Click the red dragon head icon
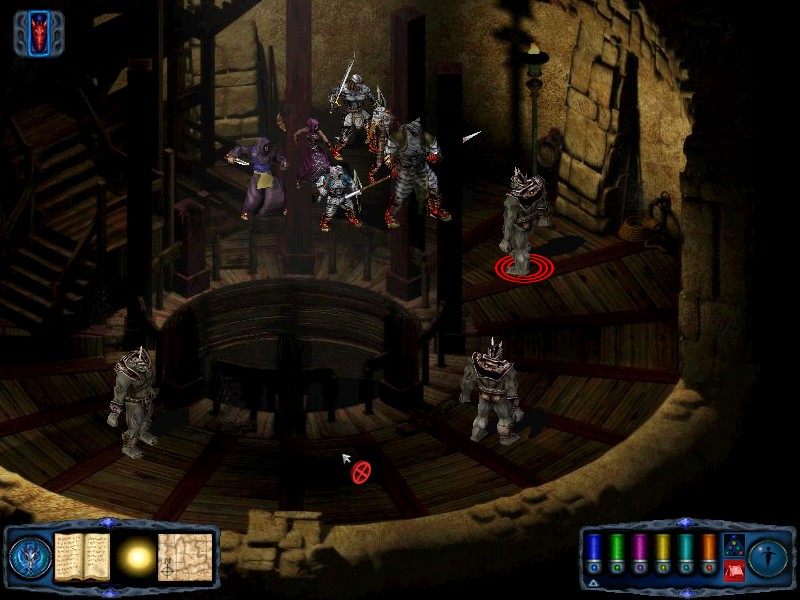The width and height of the screenshot is (800, 600). pyautogui.click(x=38, y=33)
